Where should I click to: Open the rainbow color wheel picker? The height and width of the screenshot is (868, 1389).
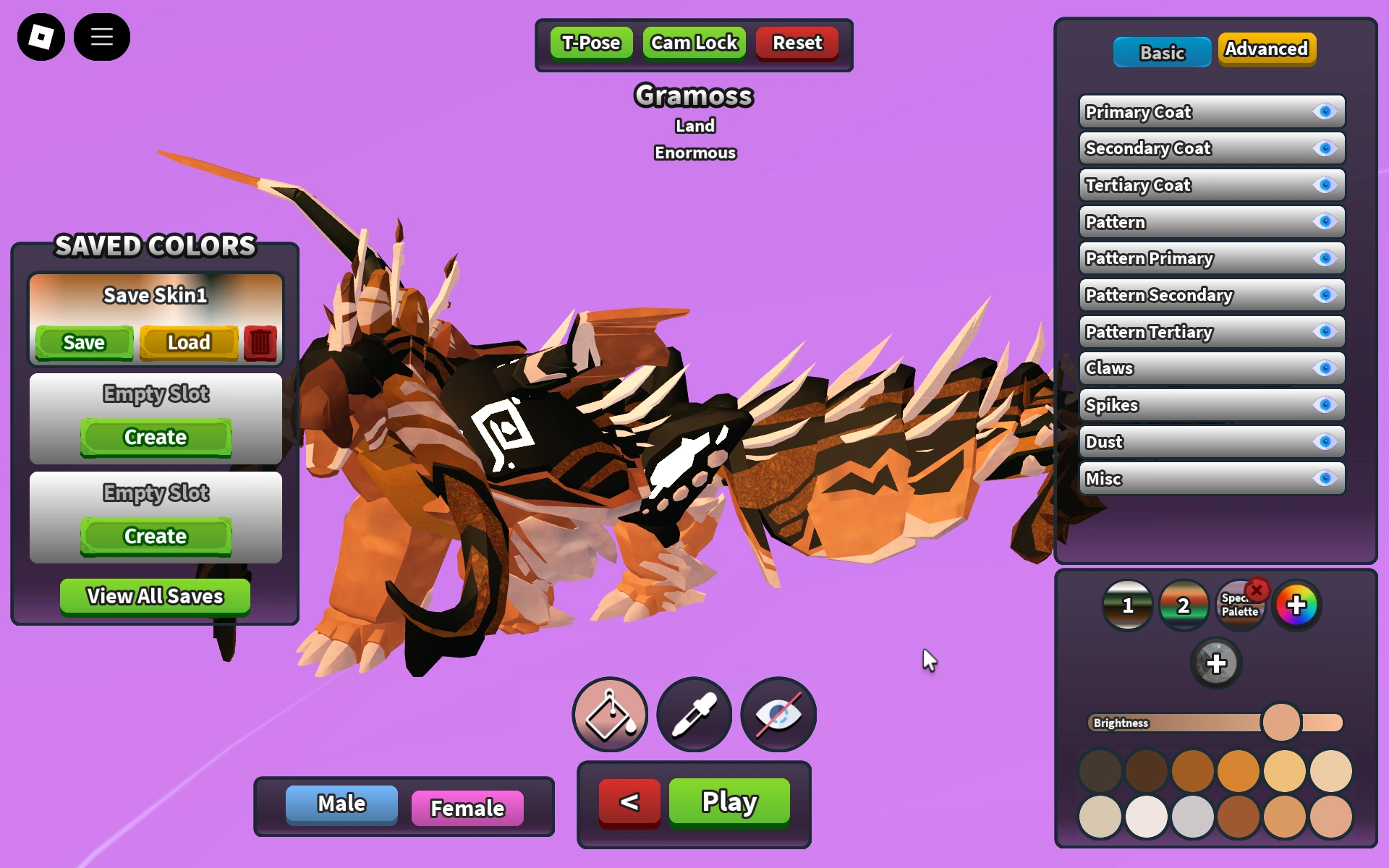[x=1297, y=605]
